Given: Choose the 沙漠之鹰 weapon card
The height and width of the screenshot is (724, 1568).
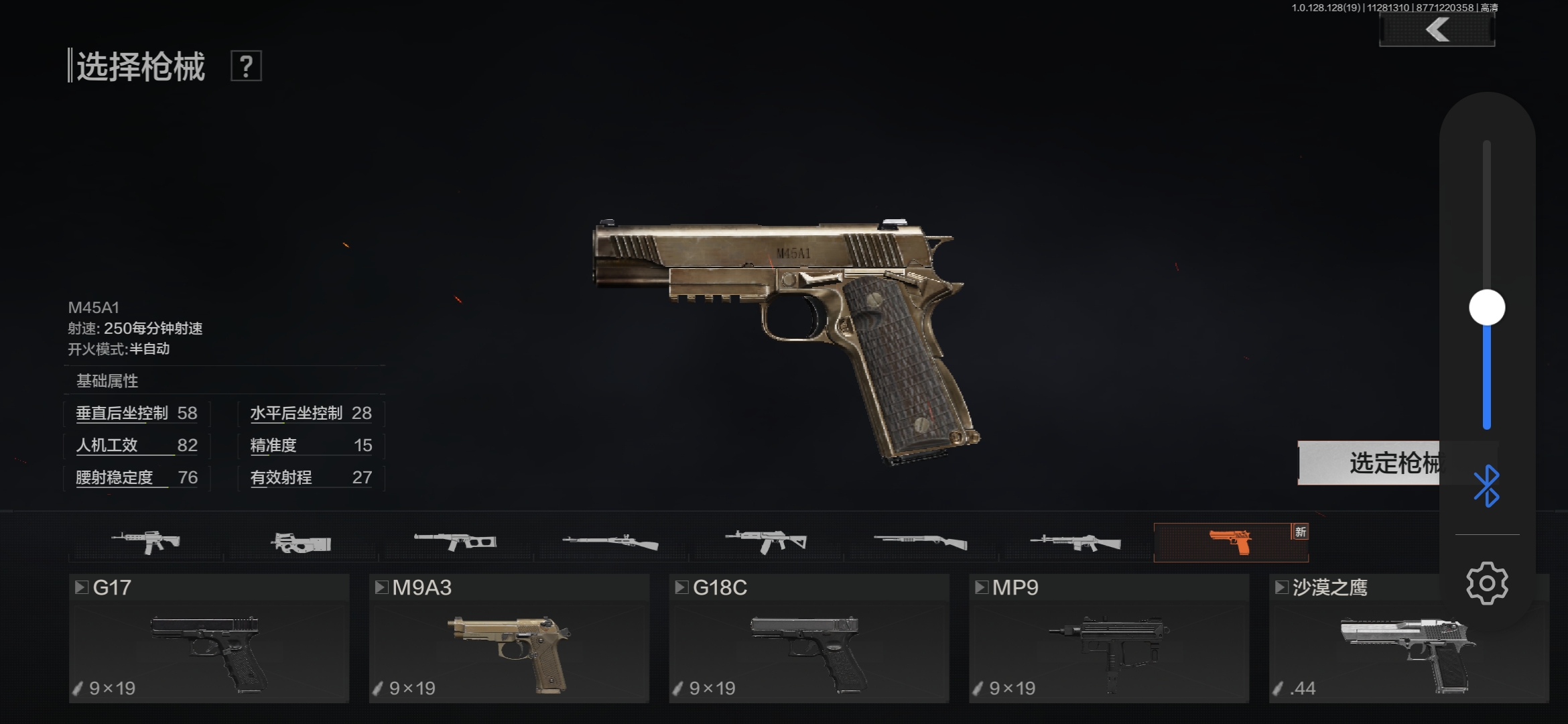Looking at the screenshot, I should [1354, 638].
